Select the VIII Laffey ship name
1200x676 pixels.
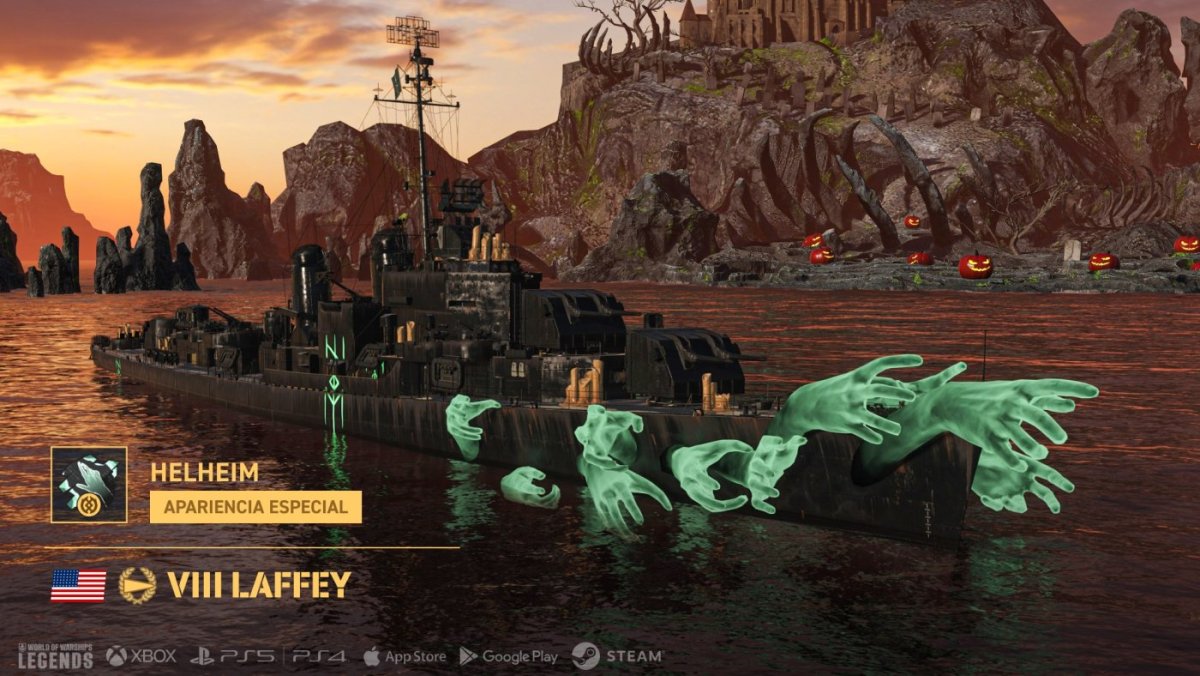[259, 585]
